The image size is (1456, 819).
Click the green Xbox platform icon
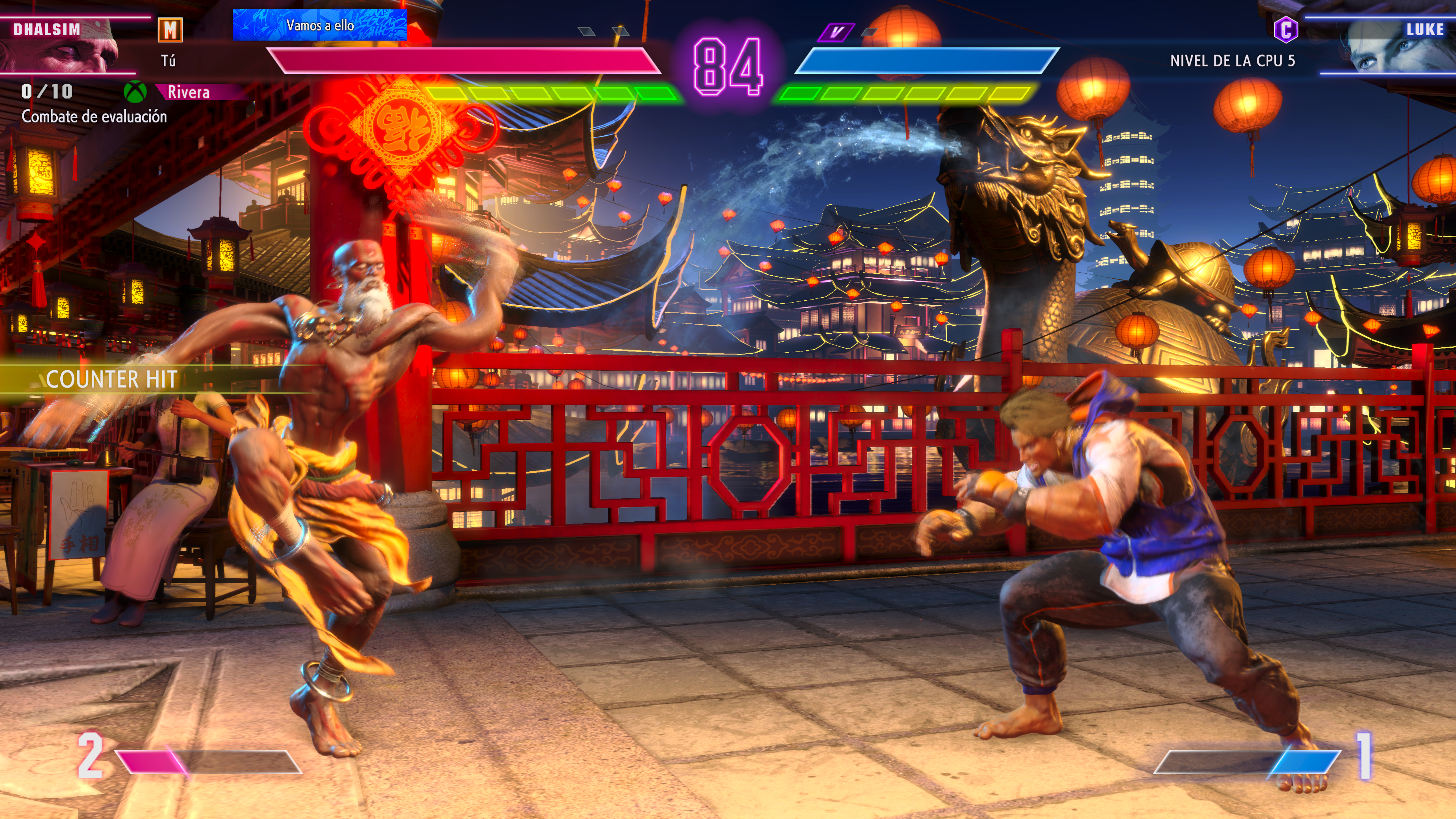pyautogui.click(x=135, y=91)
